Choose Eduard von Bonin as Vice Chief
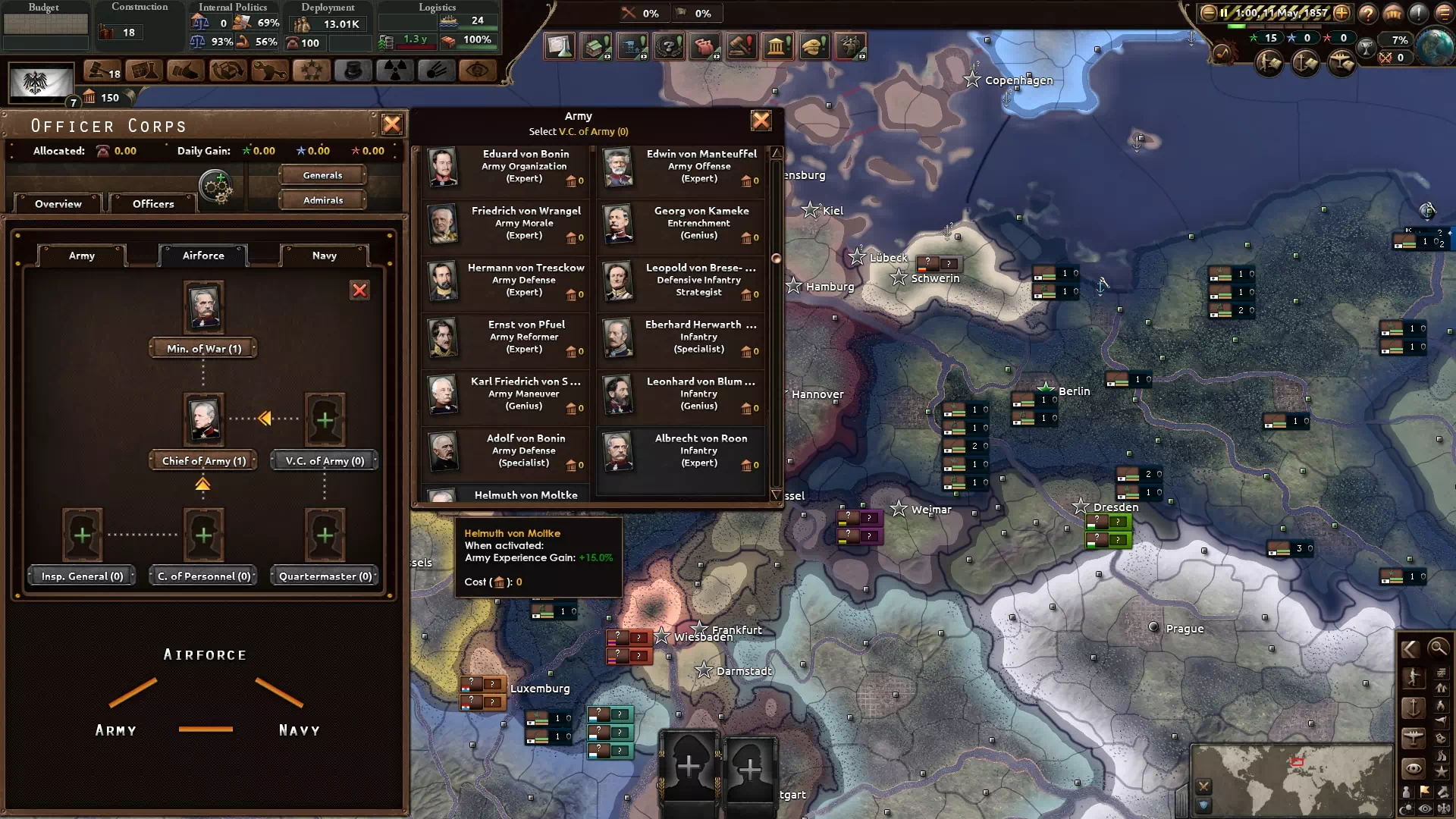The height and width of the screenshot is (819, 1456). [506, 167]
